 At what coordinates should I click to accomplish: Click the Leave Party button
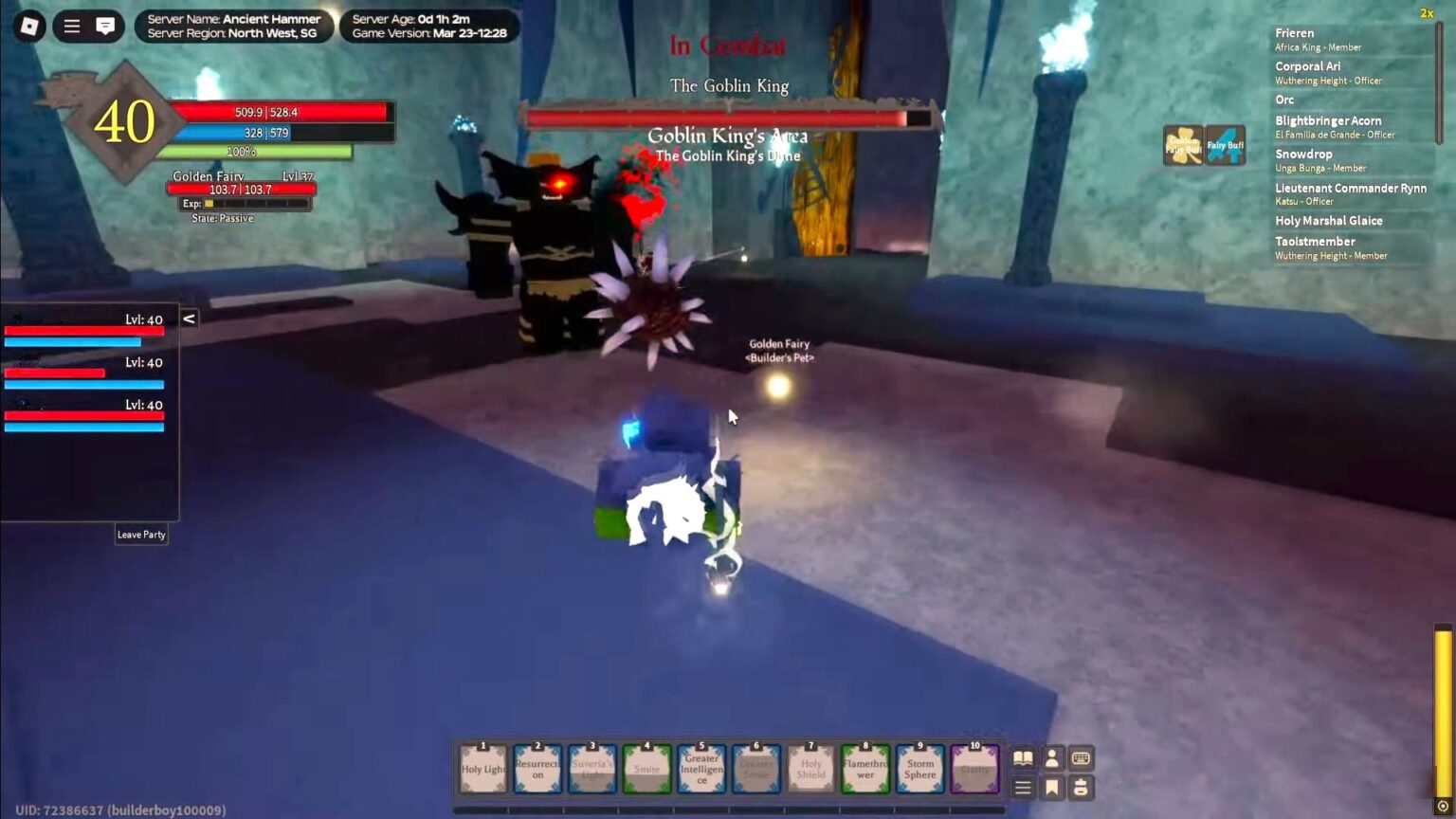(x=141, y=534)
